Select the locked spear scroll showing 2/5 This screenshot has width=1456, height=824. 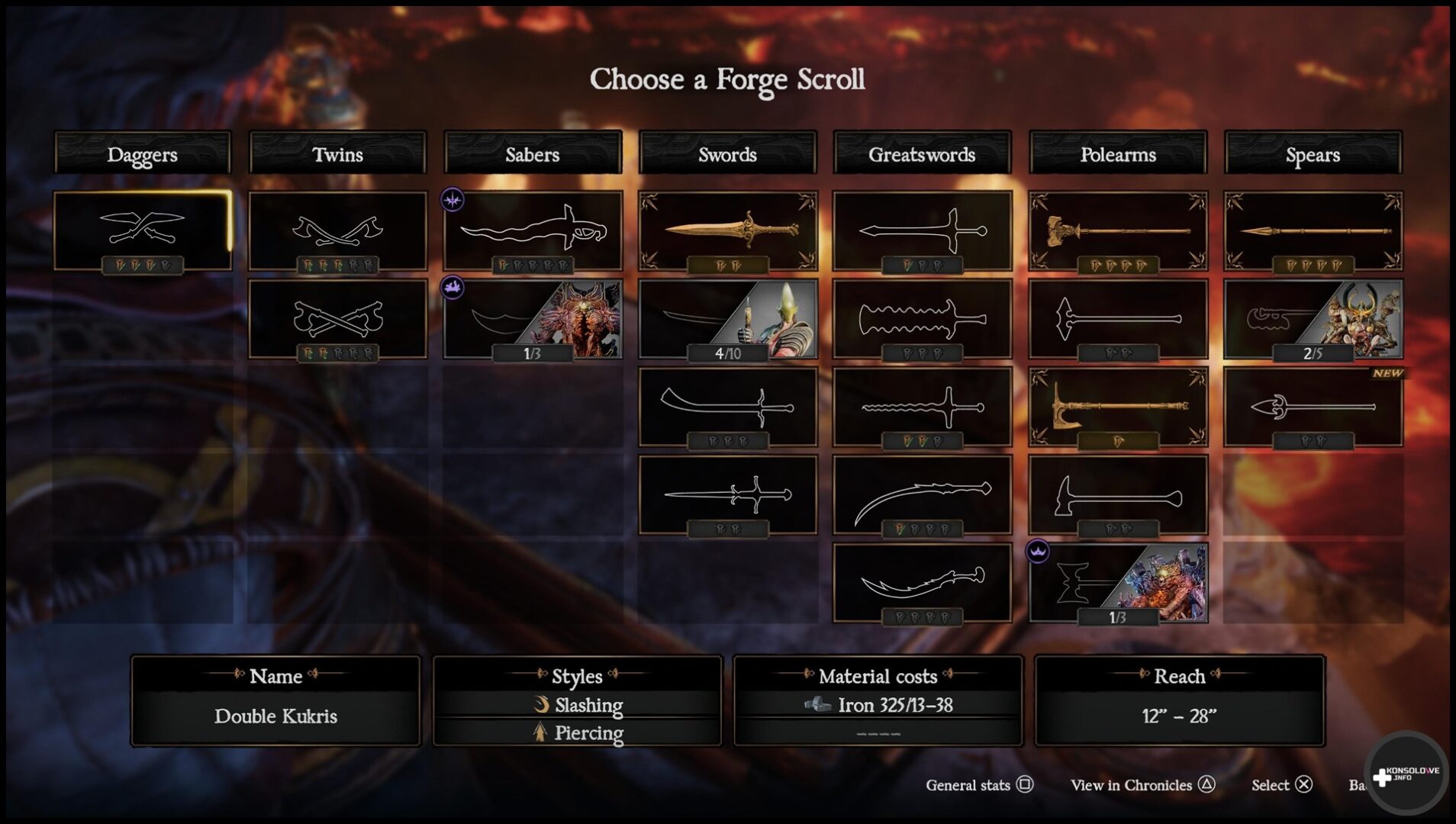tap(1313, 318)
